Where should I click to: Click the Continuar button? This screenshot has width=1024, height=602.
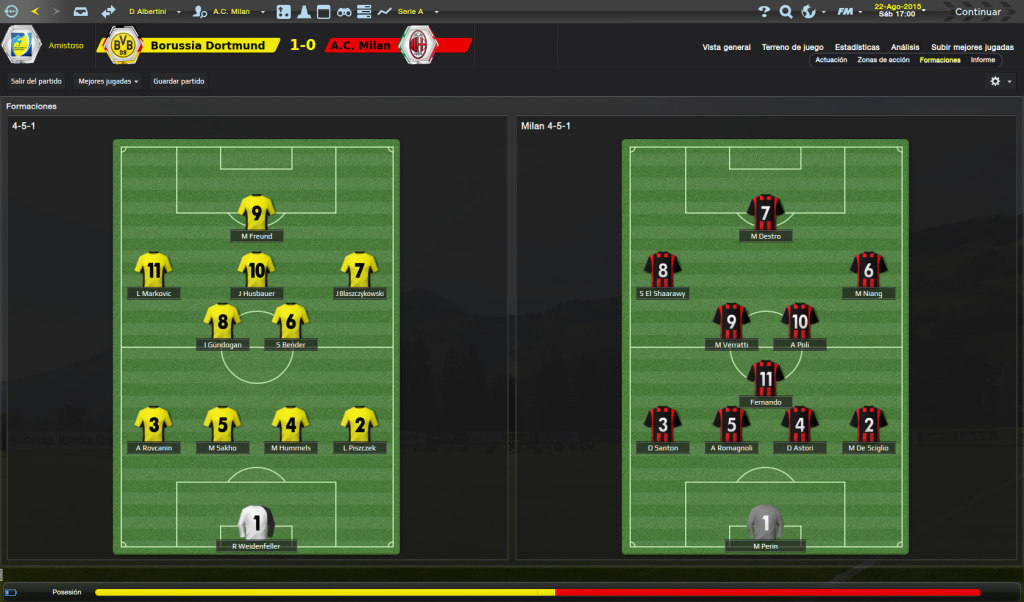pyautogui.click(x=977, y=12)
